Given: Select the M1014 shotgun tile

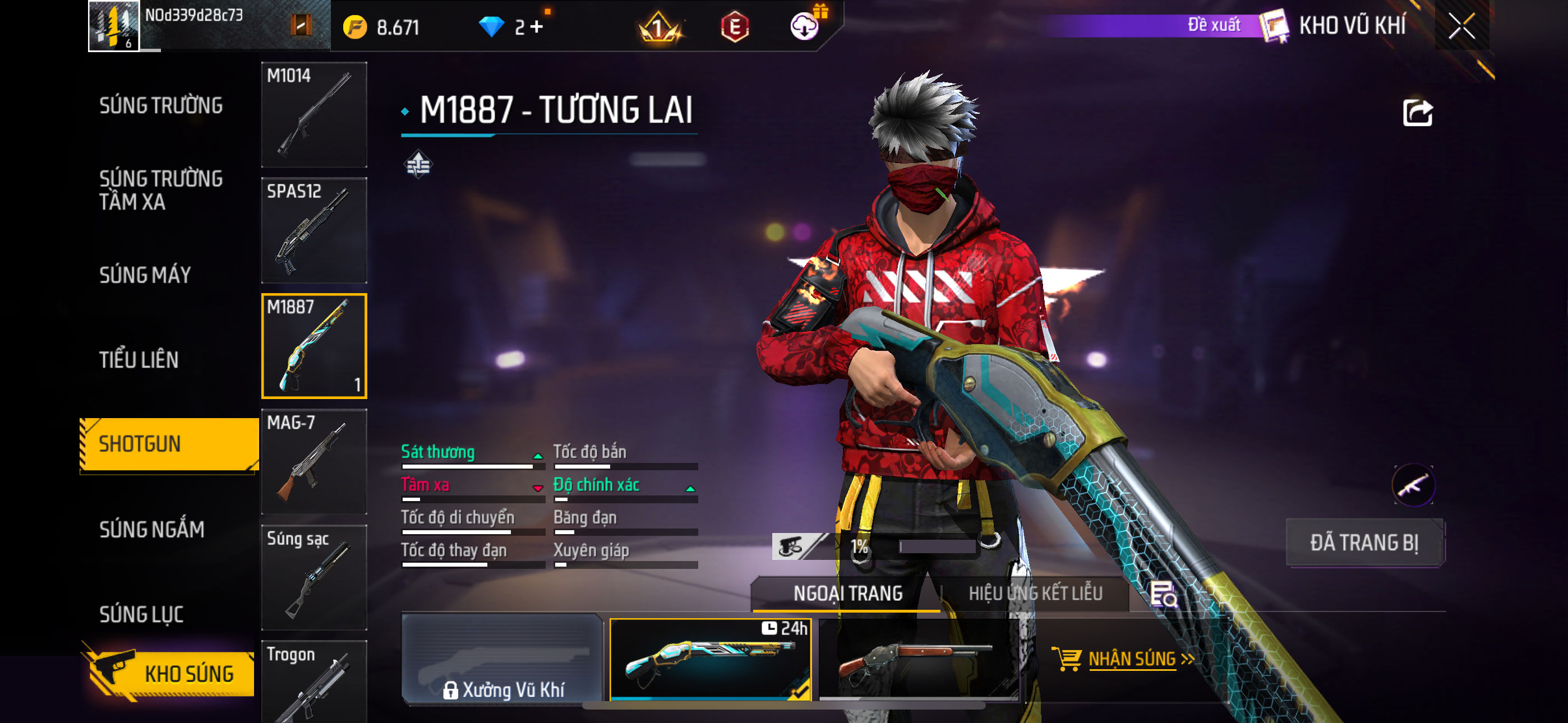Looking at the screenshot, I should (314, 114).
